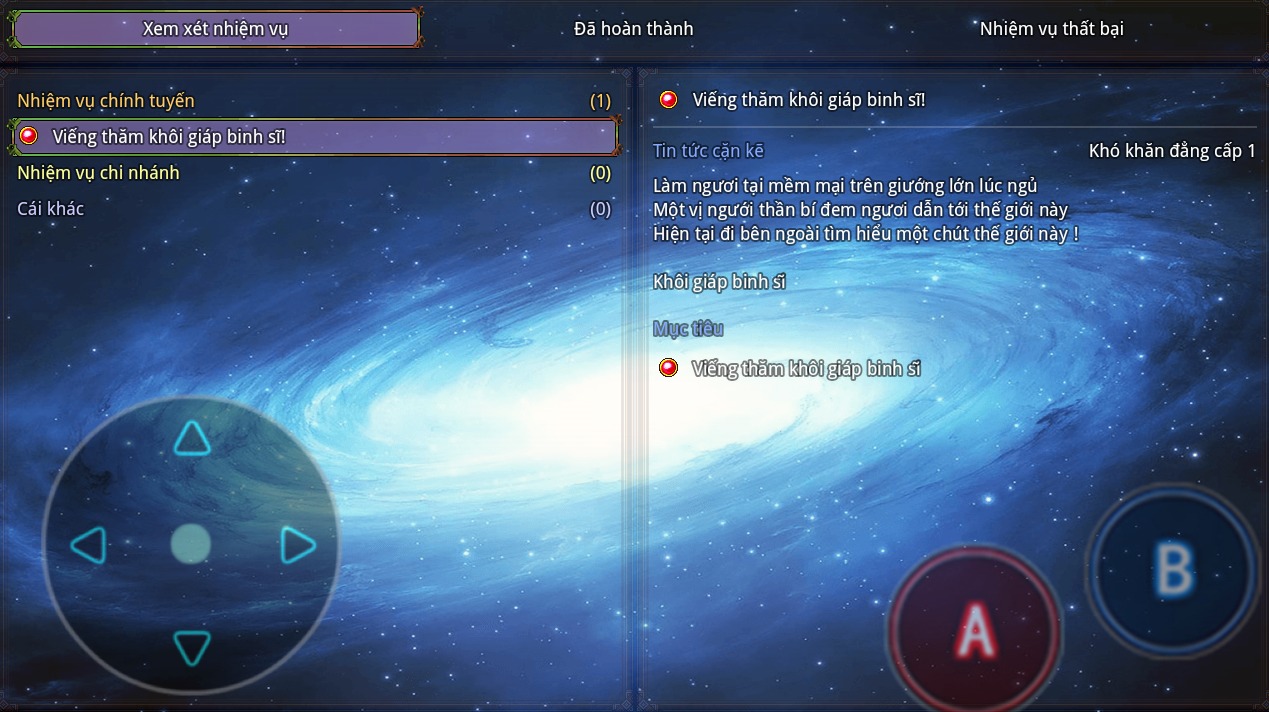Show the Nhiệm vụ thất bại tab
1269x712 pixels.
click(x=1051, y=29)
